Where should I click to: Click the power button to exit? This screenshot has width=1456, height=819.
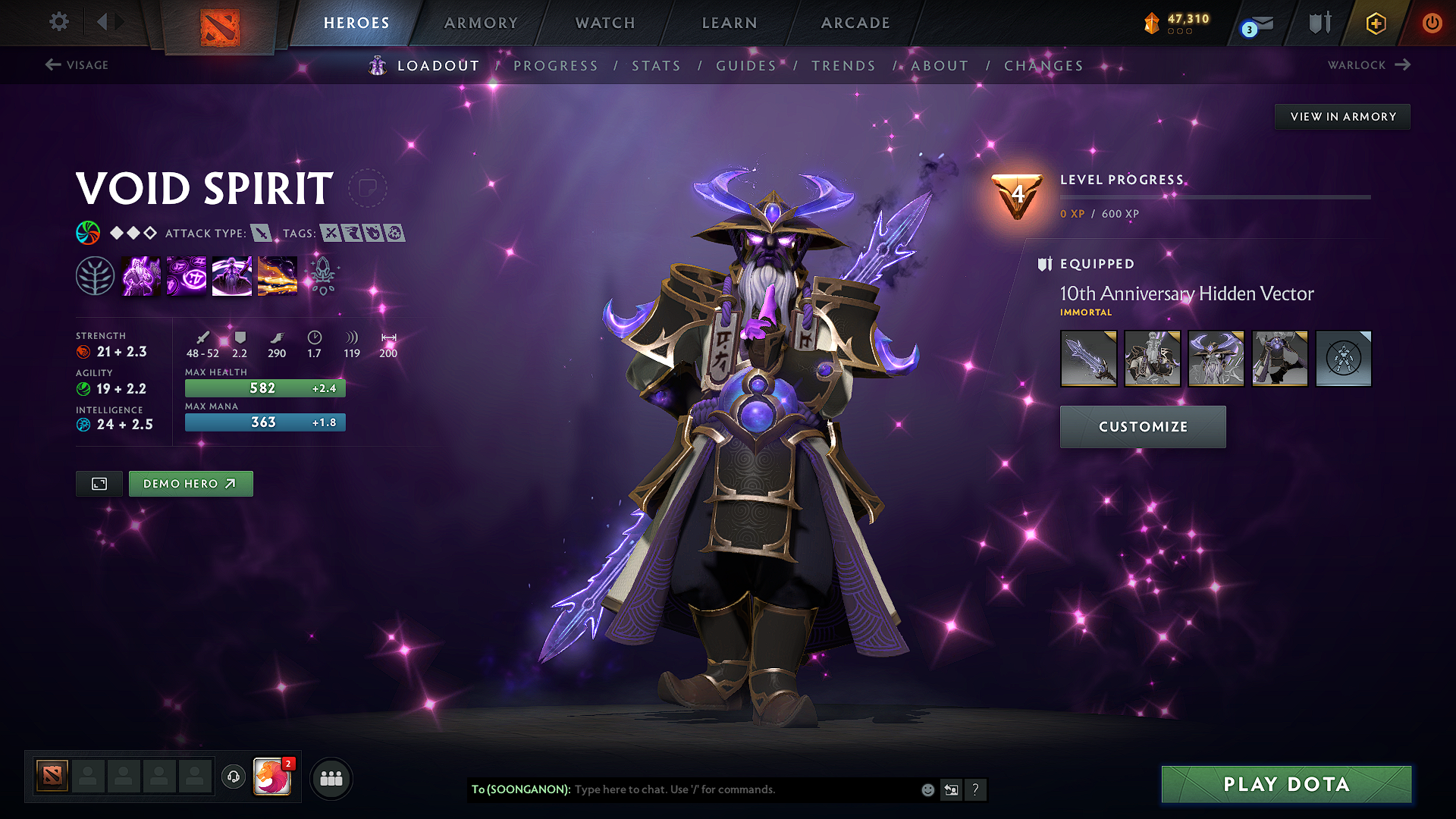pyautogui.click(x=1432, y=24)
